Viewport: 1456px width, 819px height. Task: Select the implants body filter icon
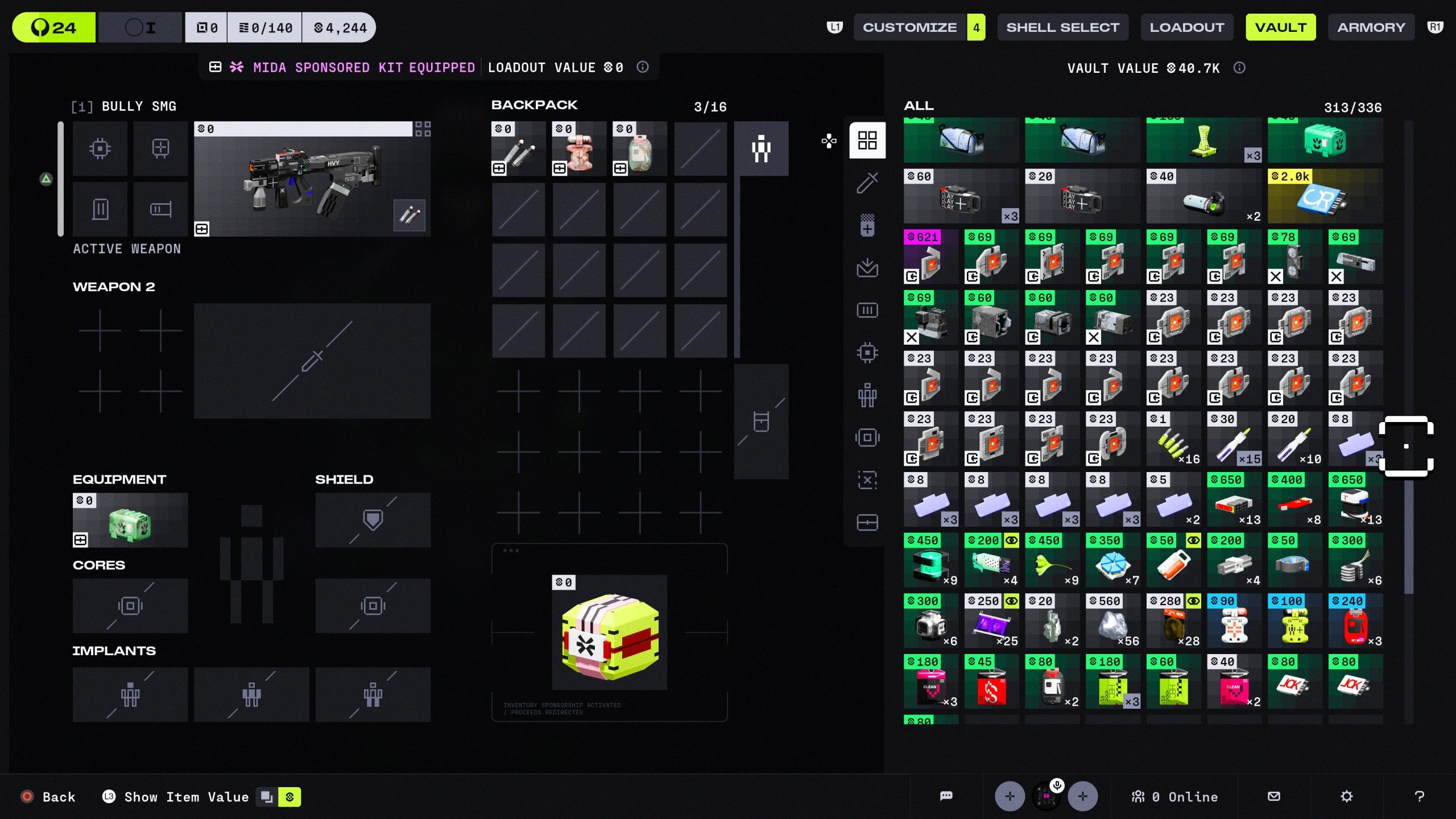867,395
